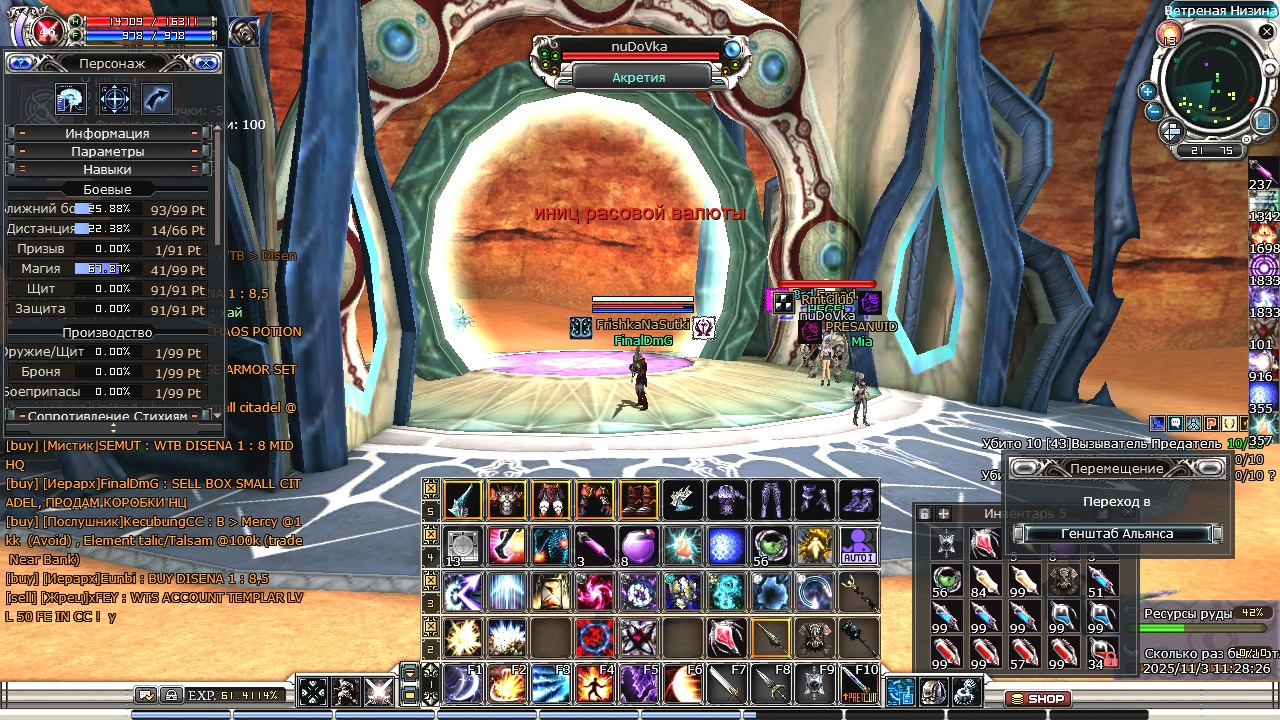Activate the F4 fiery figure skill

[x=595, y=683]
